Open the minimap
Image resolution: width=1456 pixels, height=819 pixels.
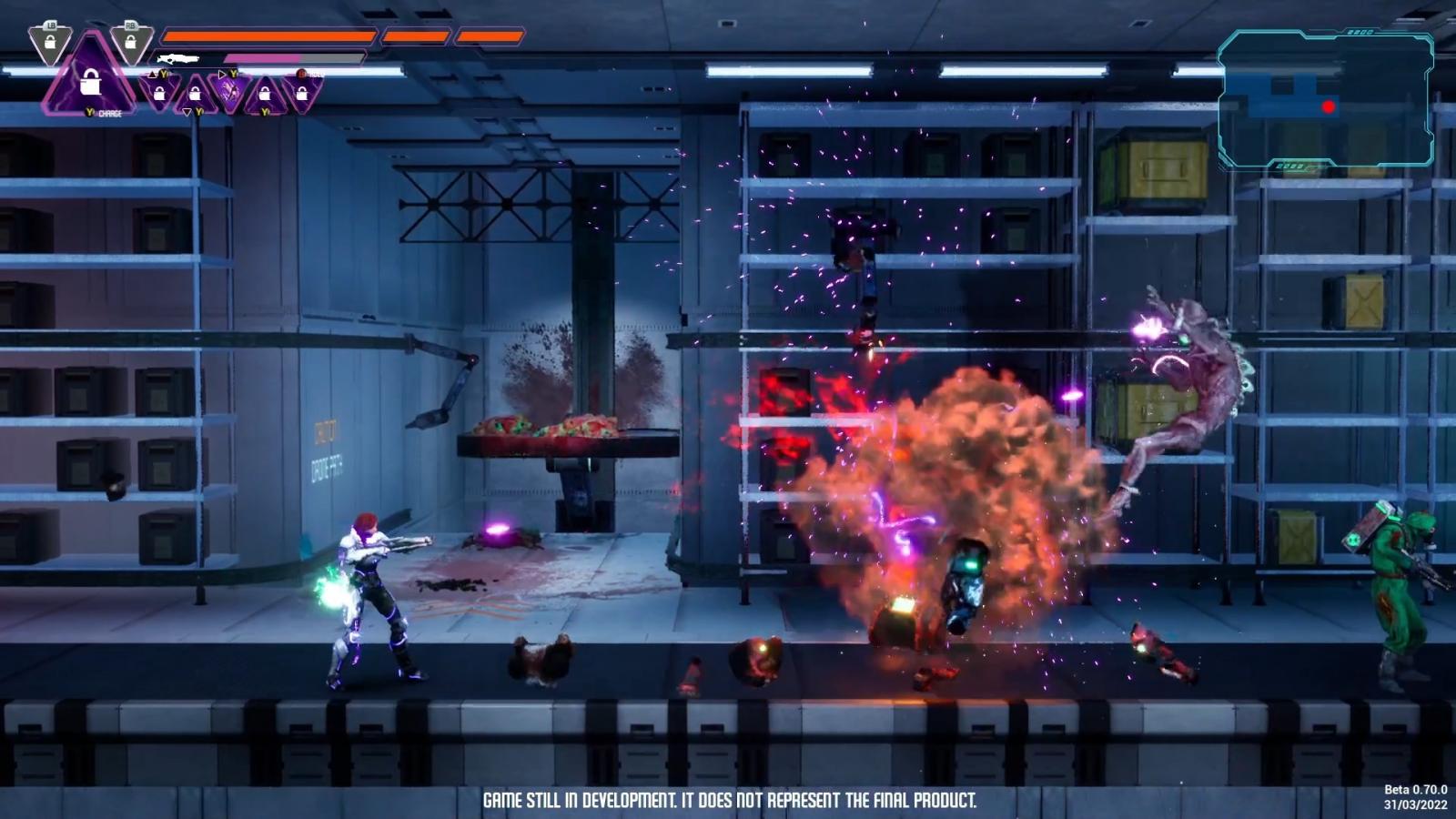[1325, 98]
